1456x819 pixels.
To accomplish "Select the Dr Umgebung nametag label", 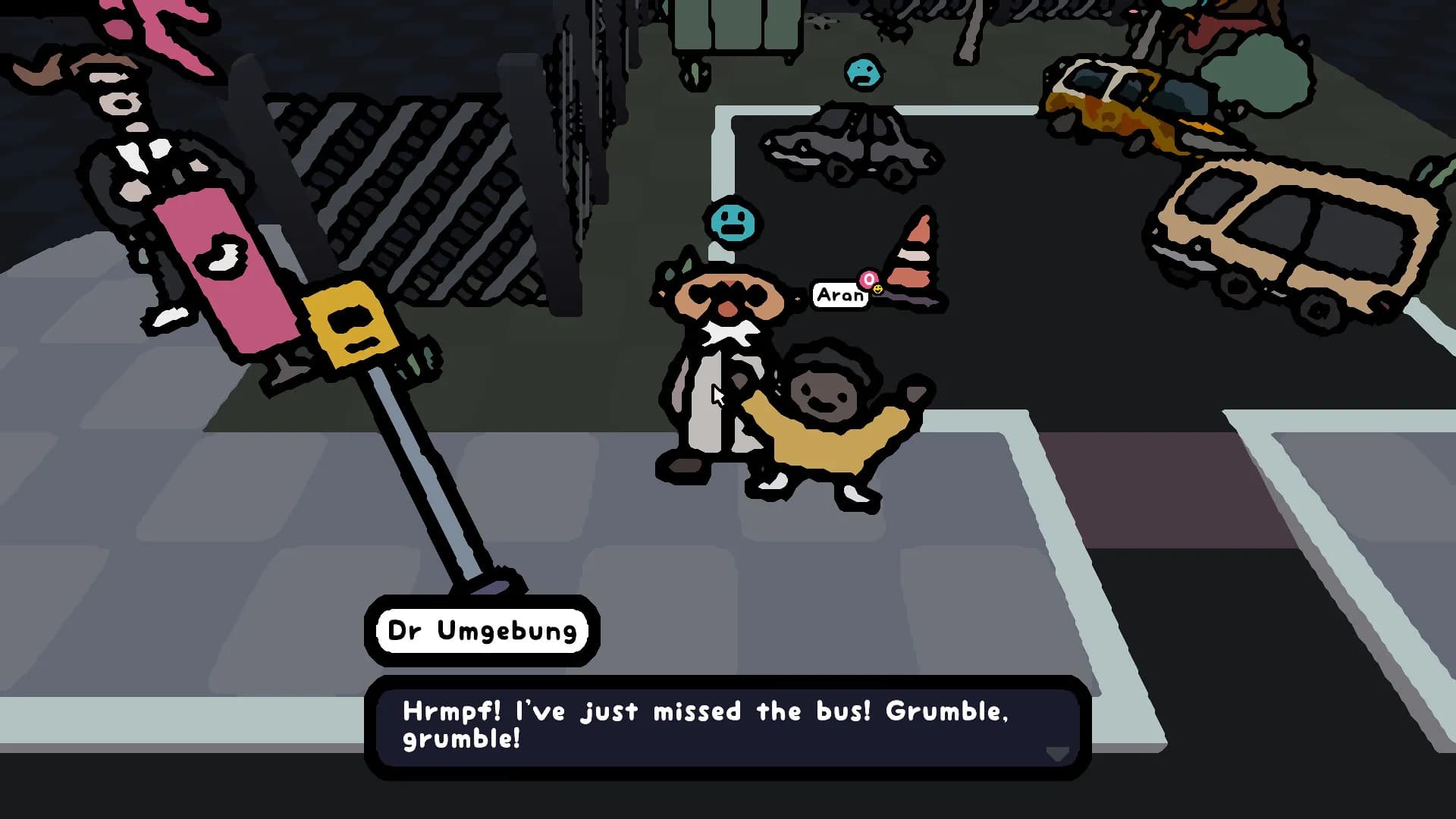I will point(482,630).
